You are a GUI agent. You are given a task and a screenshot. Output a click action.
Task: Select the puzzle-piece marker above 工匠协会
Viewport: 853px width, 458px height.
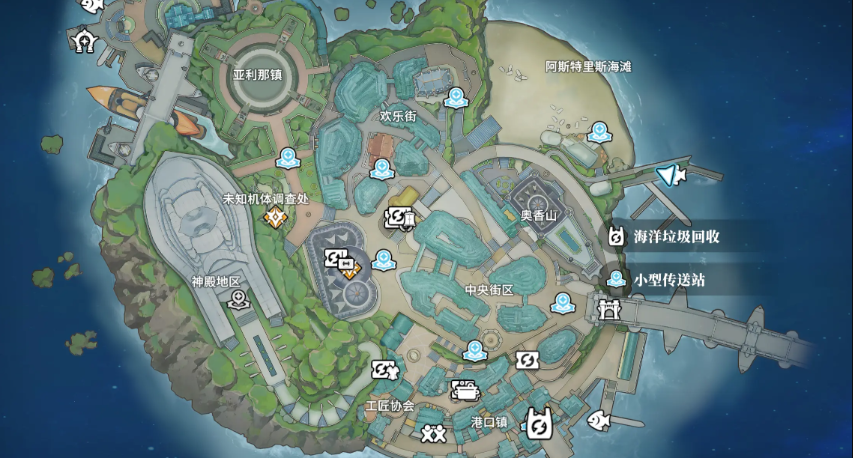(x=384, y=370)
